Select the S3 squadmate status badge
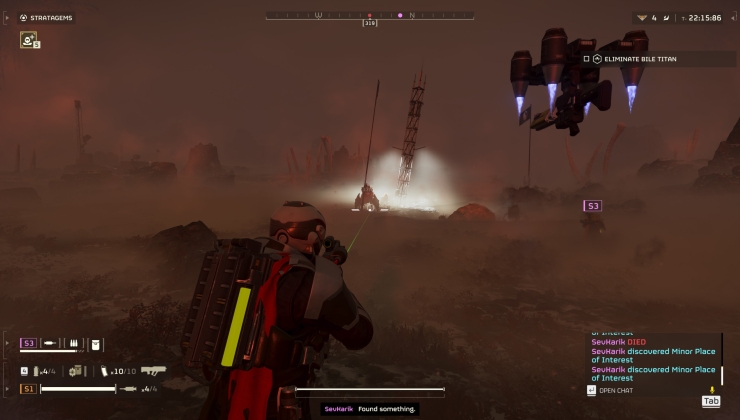The height and width of the screenshot is (420, 740). point(28,343)
